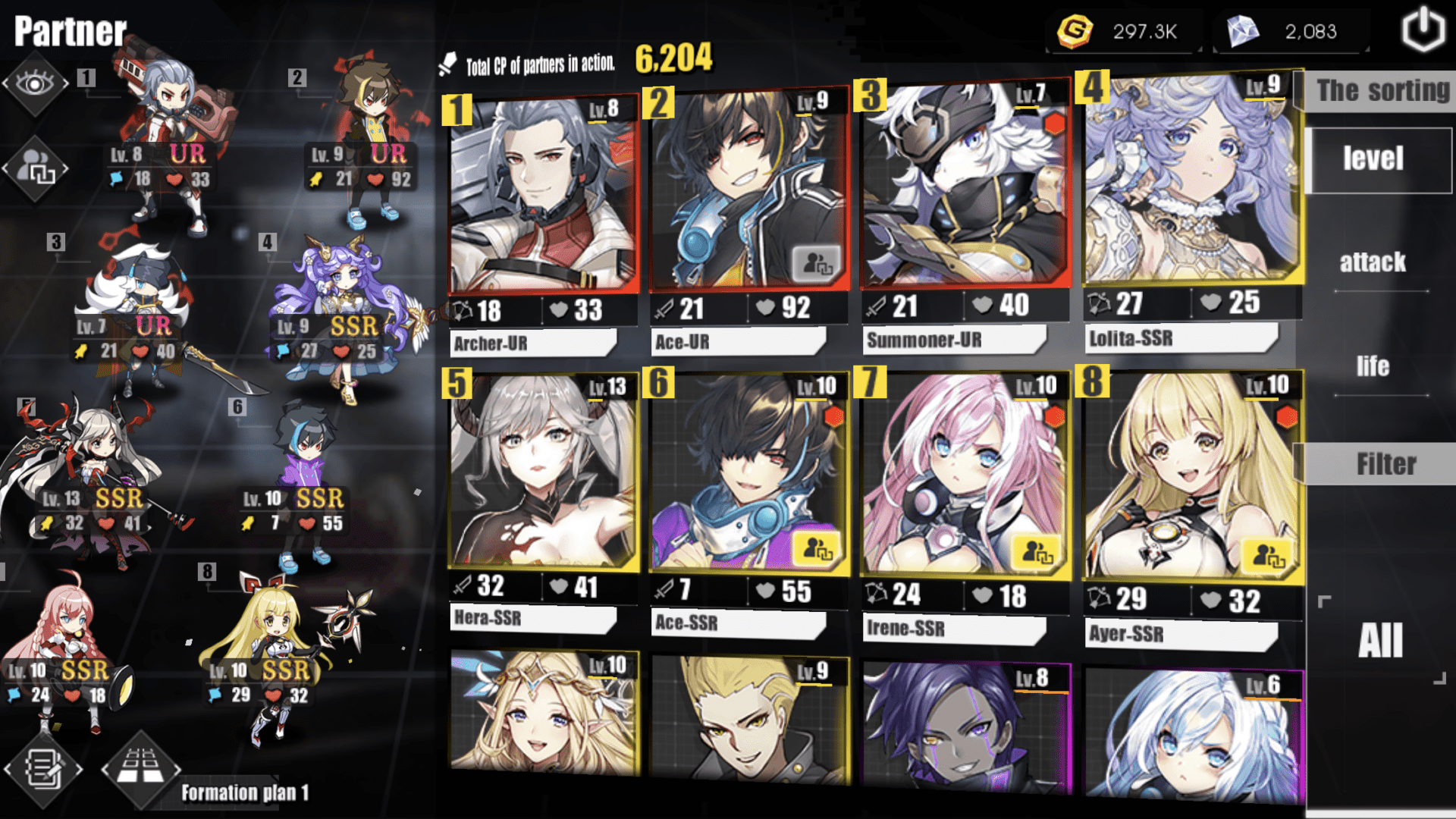Open the gold coin currency counter

(1125, 32)
